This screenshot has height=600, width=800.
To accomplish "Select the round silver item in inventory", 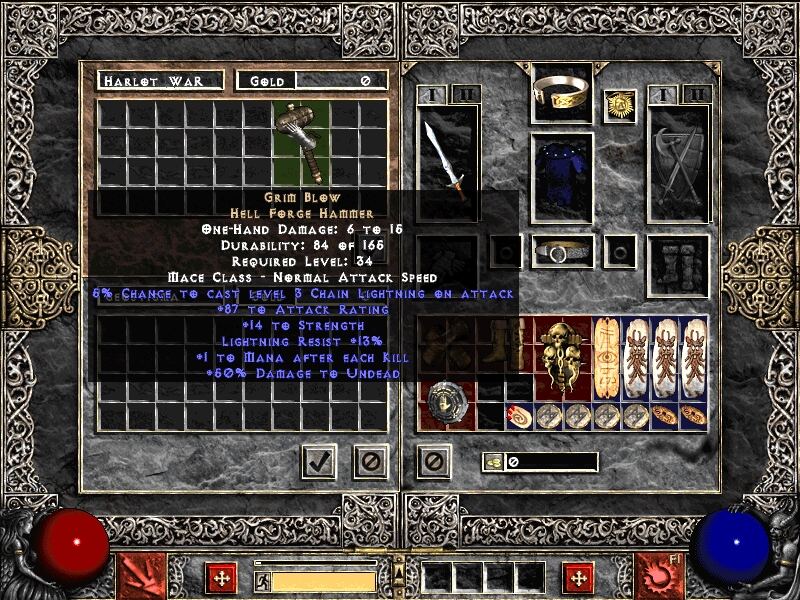I will click(x=441, y=402).
